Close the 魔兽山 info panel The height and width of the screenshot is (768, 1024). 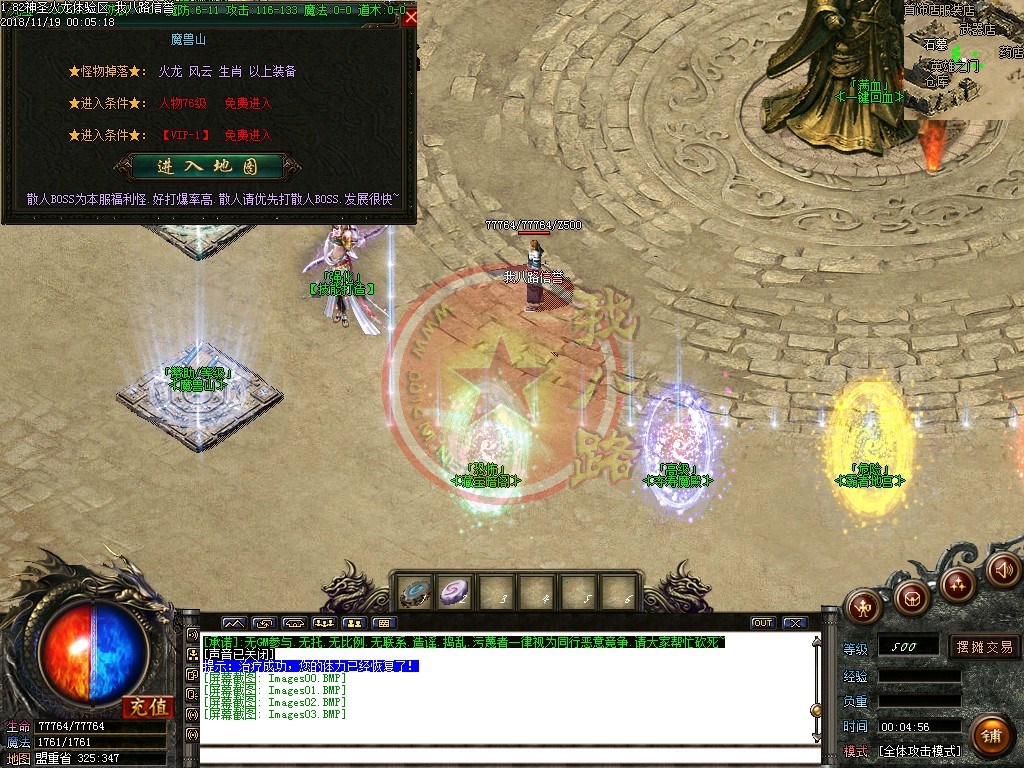410,17
